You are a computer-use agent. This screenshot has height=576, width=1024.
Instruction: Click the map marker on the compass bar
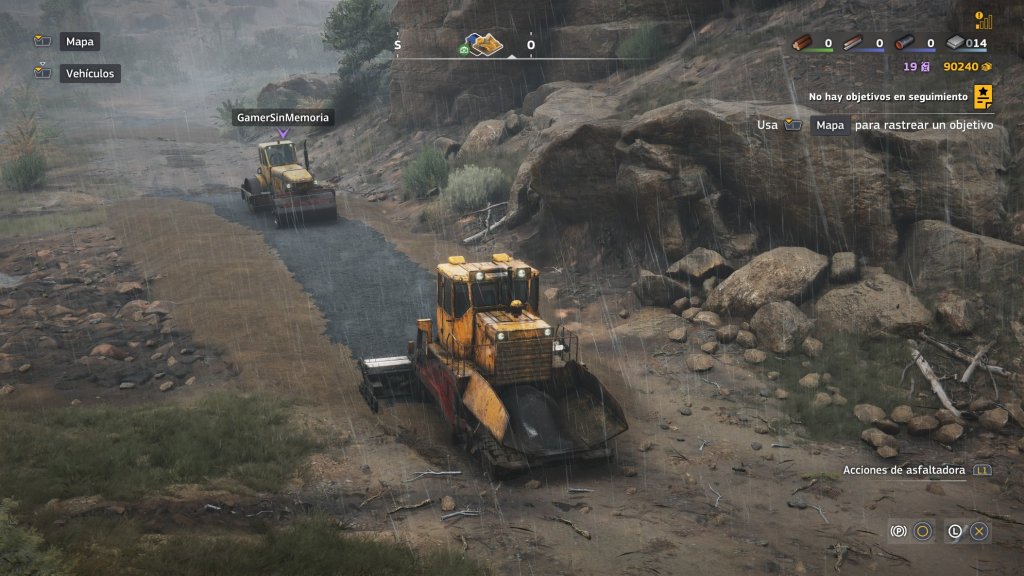[486, 45]
